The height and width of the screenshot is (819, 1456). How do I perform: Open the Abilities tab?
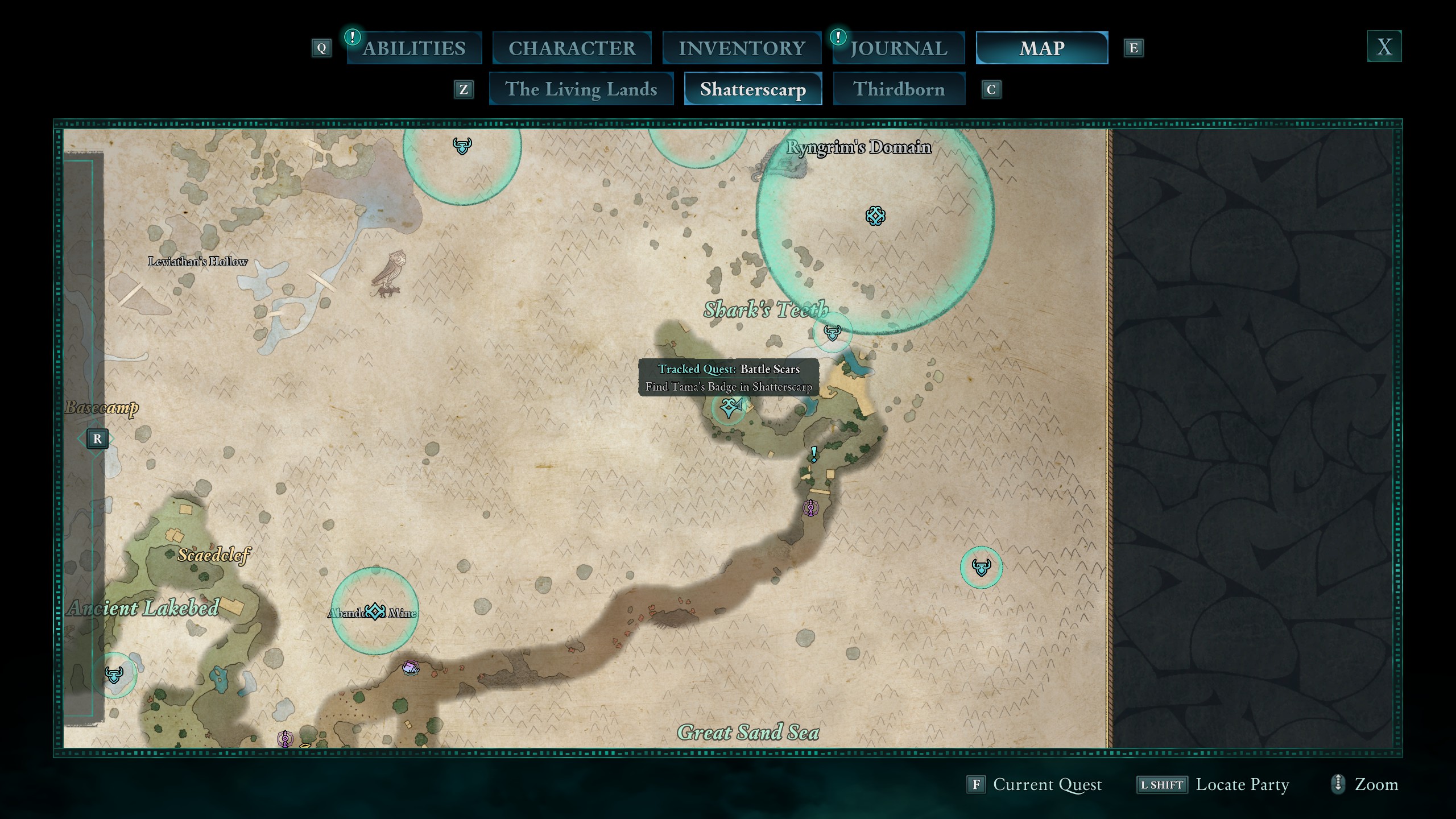tap(414, 48)
